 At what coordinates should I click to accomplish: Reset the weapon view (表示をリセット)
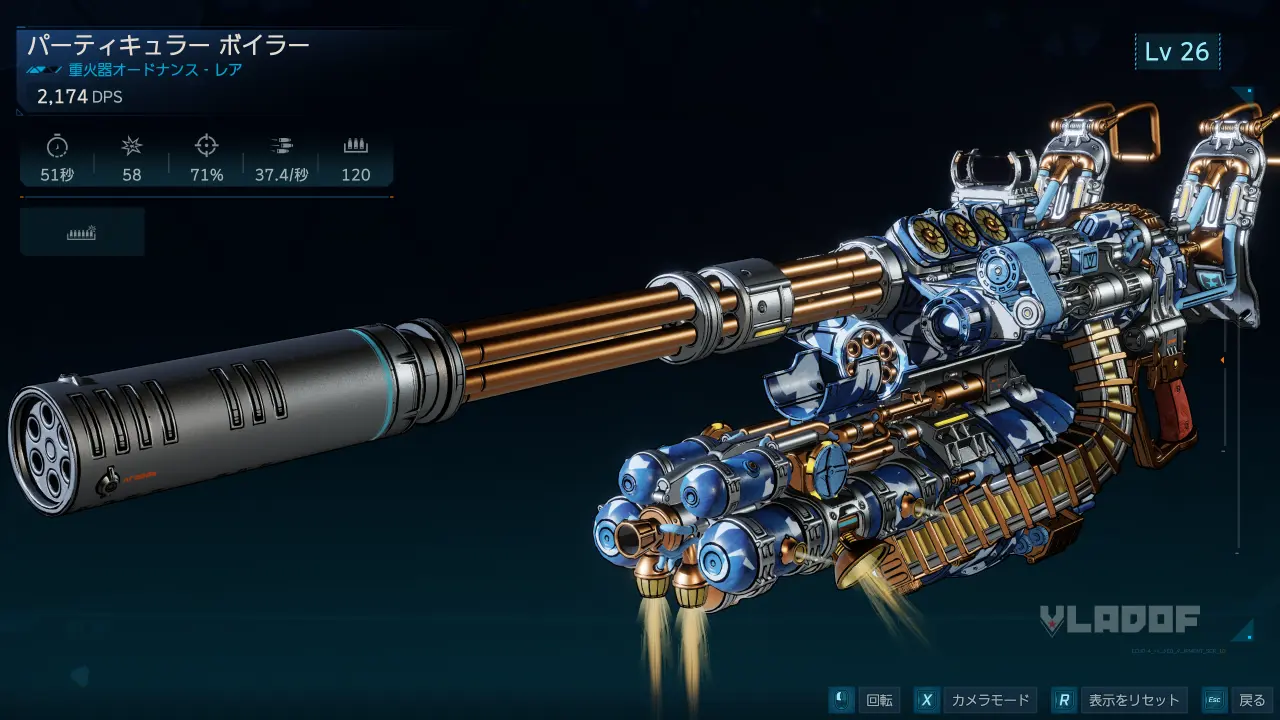coord(1121,700)
